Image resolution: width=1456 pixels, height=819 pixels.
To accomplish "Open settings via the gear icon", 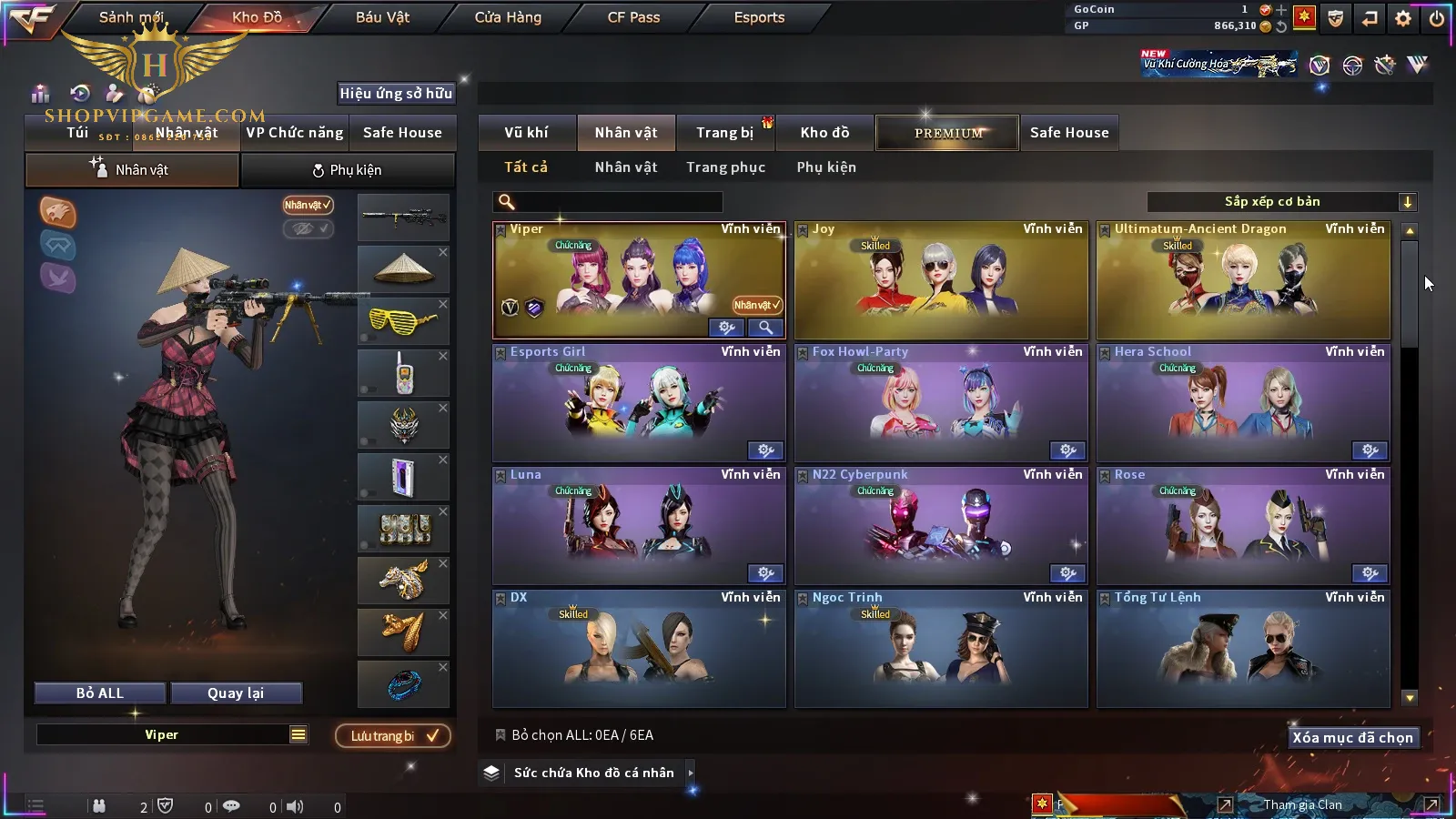I will (1403, 18).
